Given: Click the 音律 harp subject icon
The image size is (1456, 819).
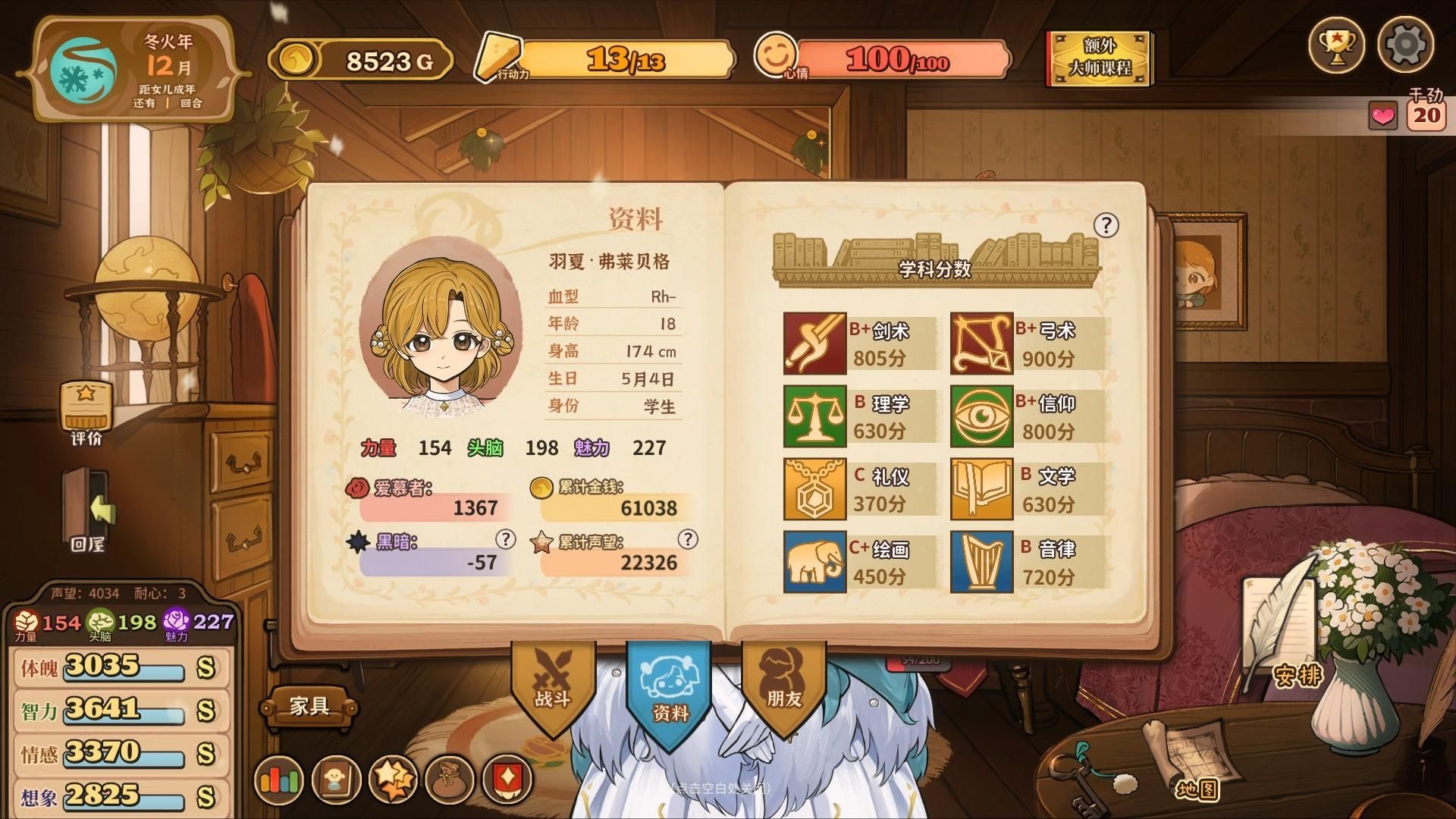Looking at the screenshot, I should point(981,559).
